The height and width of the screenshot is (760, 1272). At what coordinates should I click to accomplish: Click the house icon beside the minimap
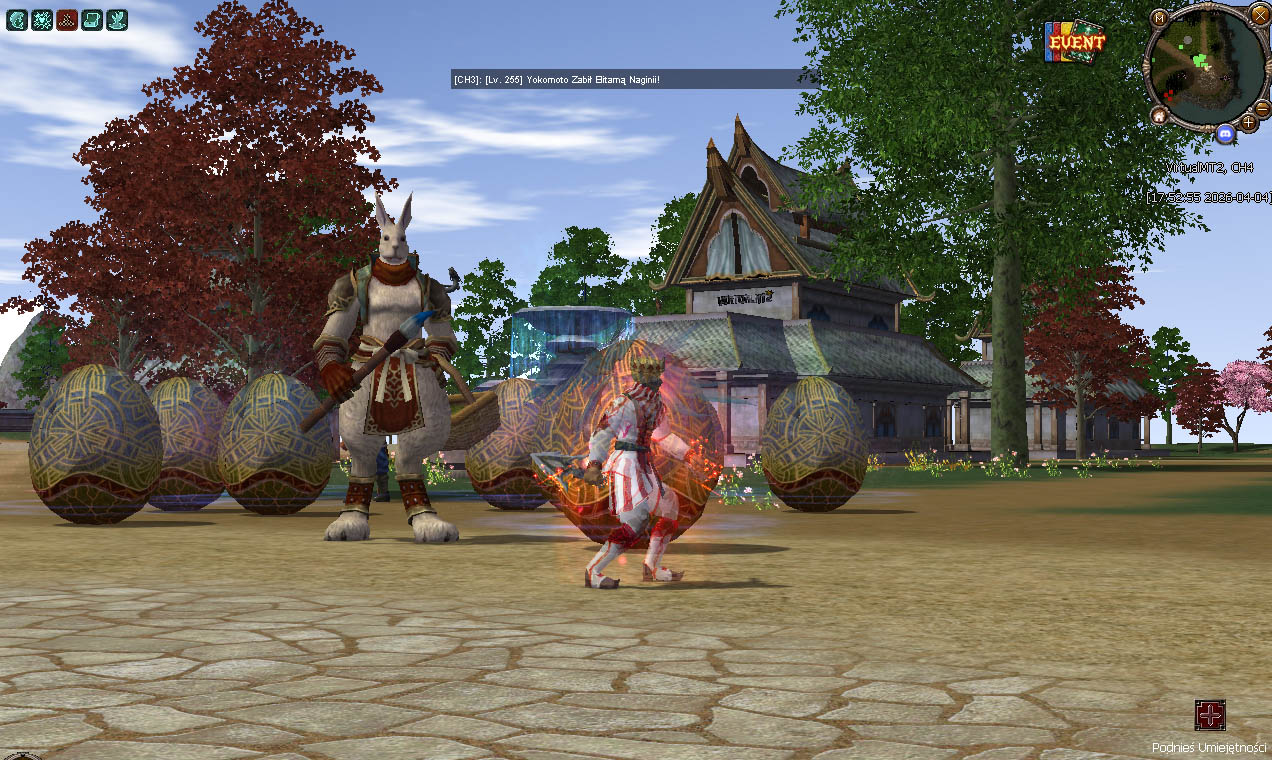pos(1159,116)
